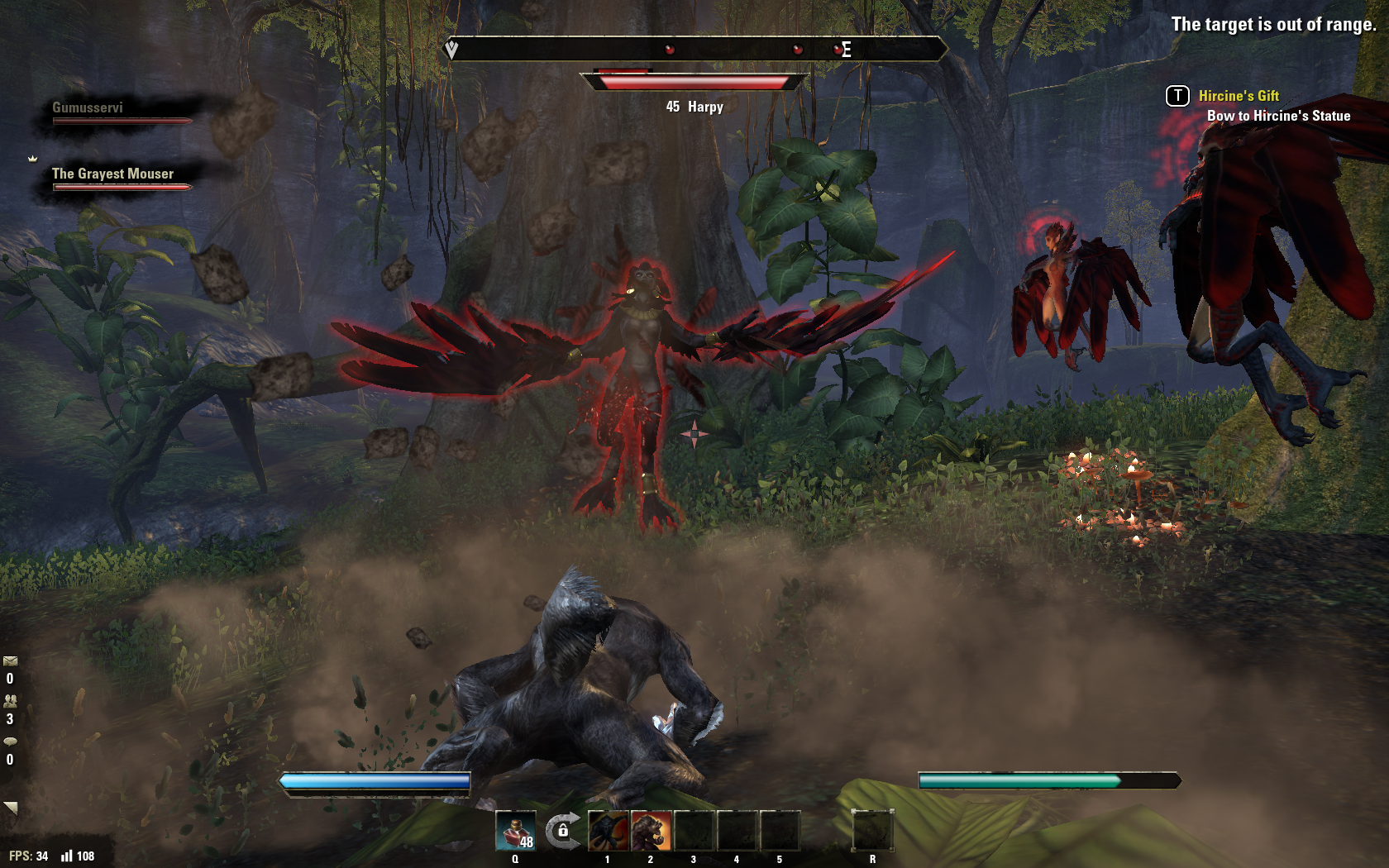Select the Hircine's Gift quest tracker
The image size is (1389, 868).
pos(1239,96)
